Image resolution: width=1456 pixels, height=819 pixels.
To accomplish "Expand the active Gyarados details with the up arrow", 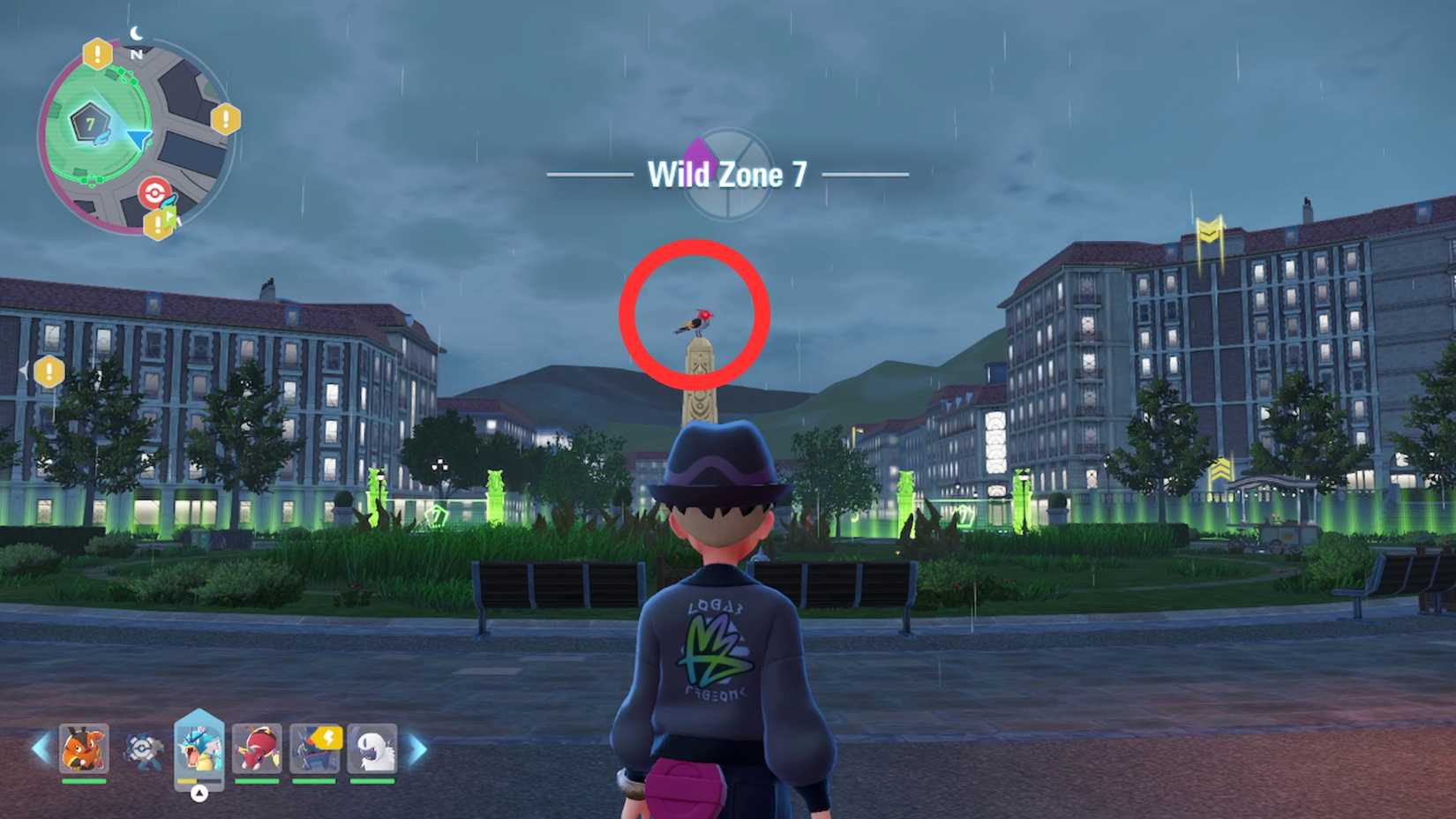I will coord(199,793).
